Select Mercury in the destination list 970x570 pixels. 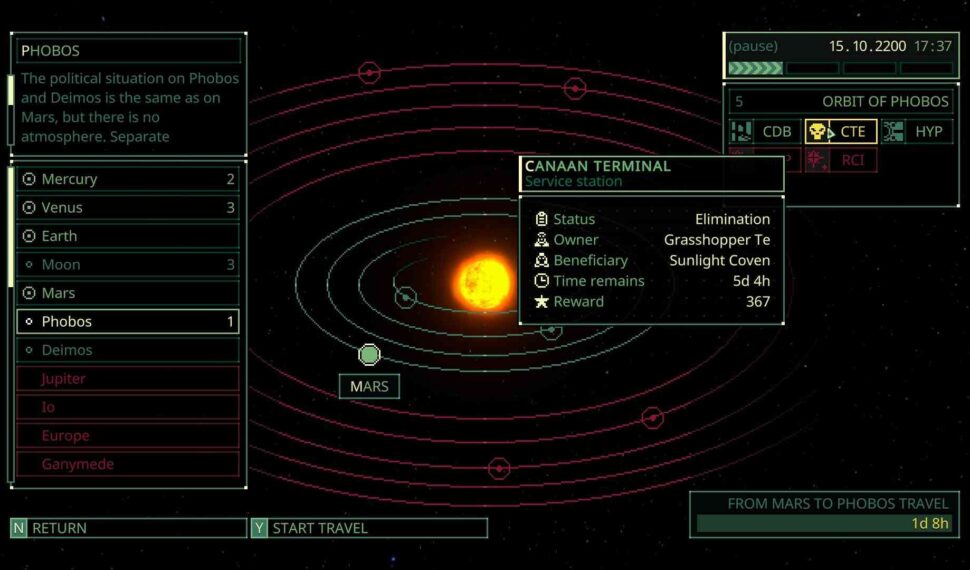[x=128, y=179]
